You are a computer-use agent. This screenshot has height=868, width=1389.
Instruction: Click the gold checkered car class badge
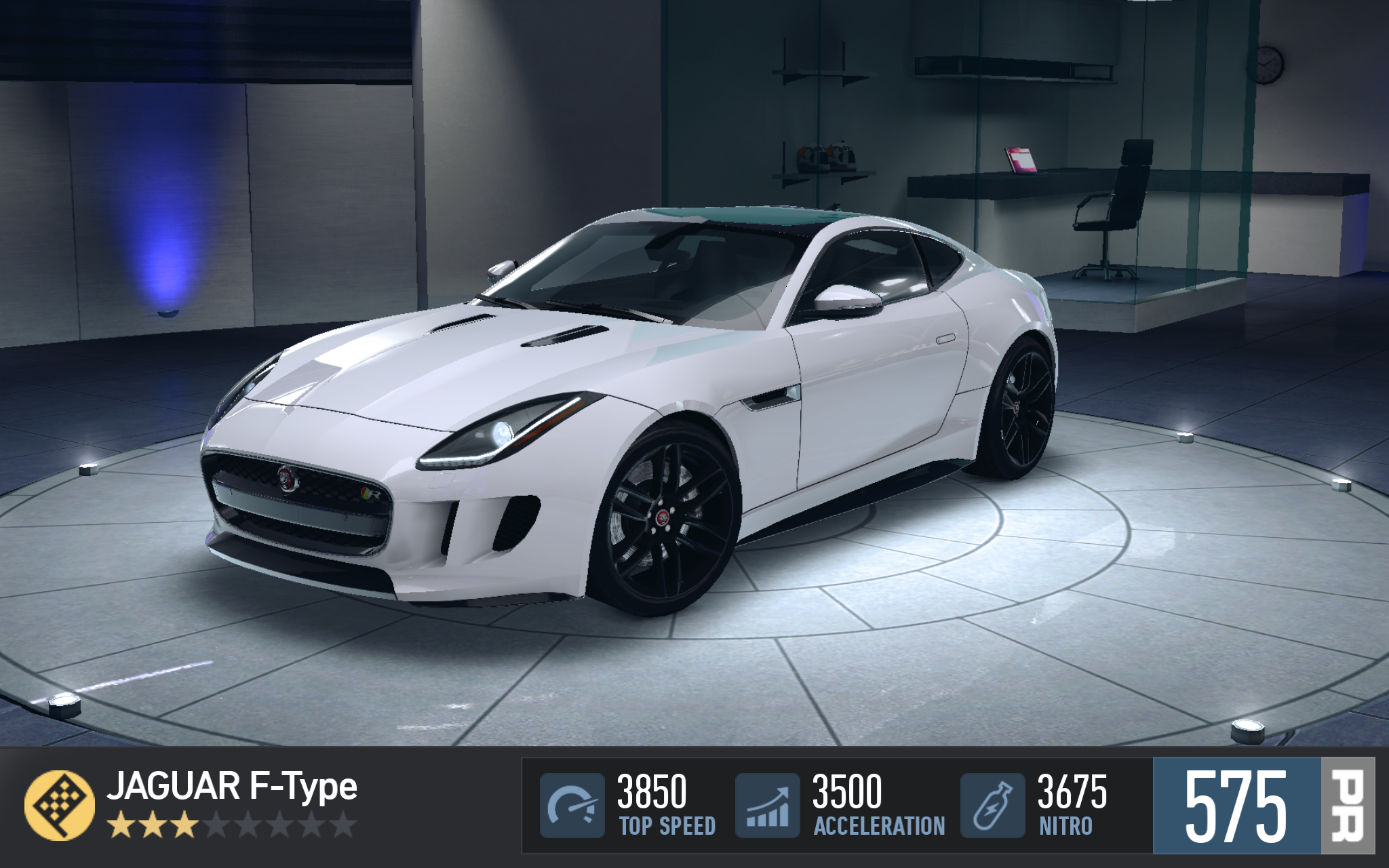point(59,805)
